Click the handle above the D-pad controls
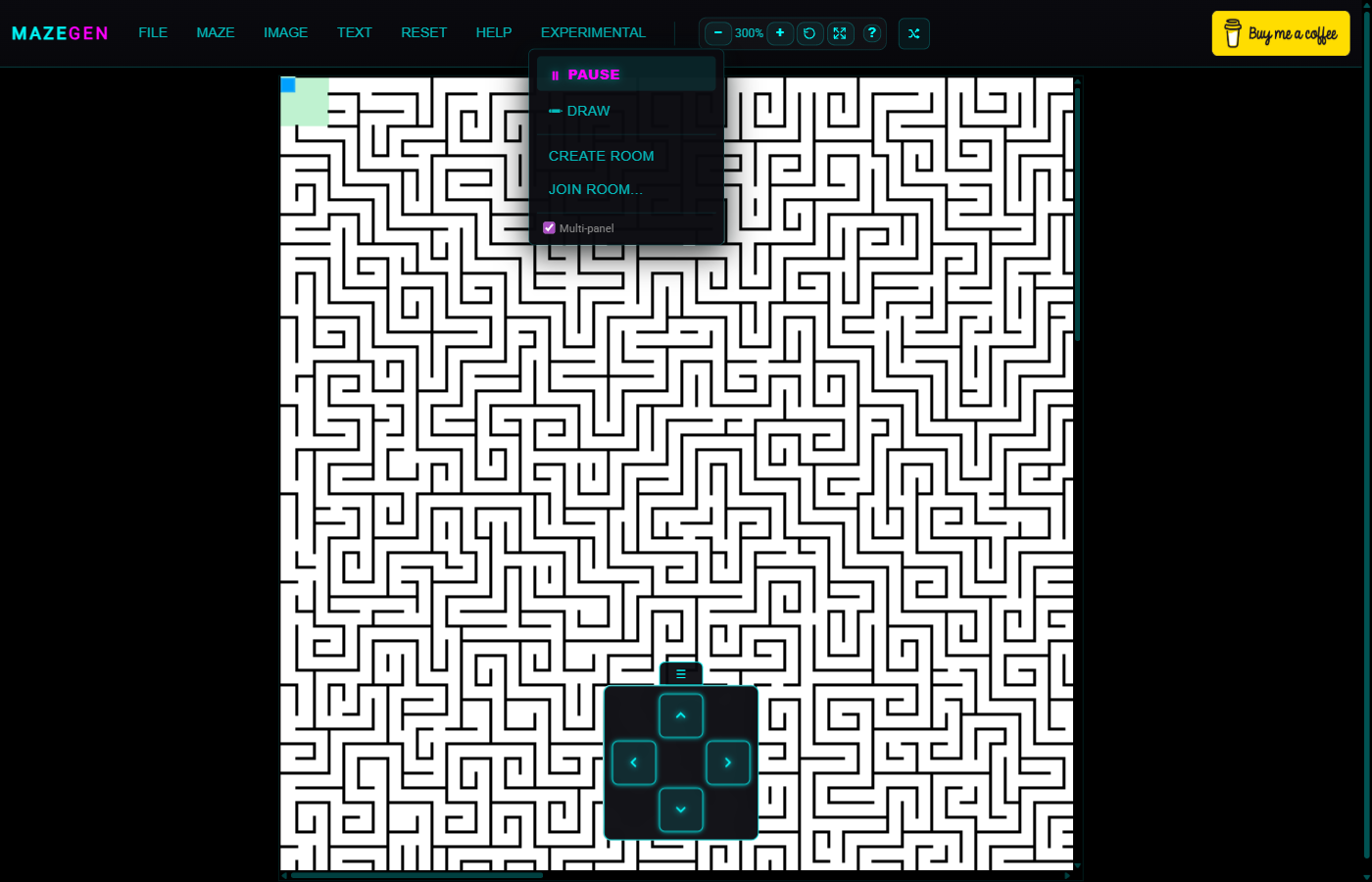This screenshot has height=882, width=1372. (x=680, y=672)
